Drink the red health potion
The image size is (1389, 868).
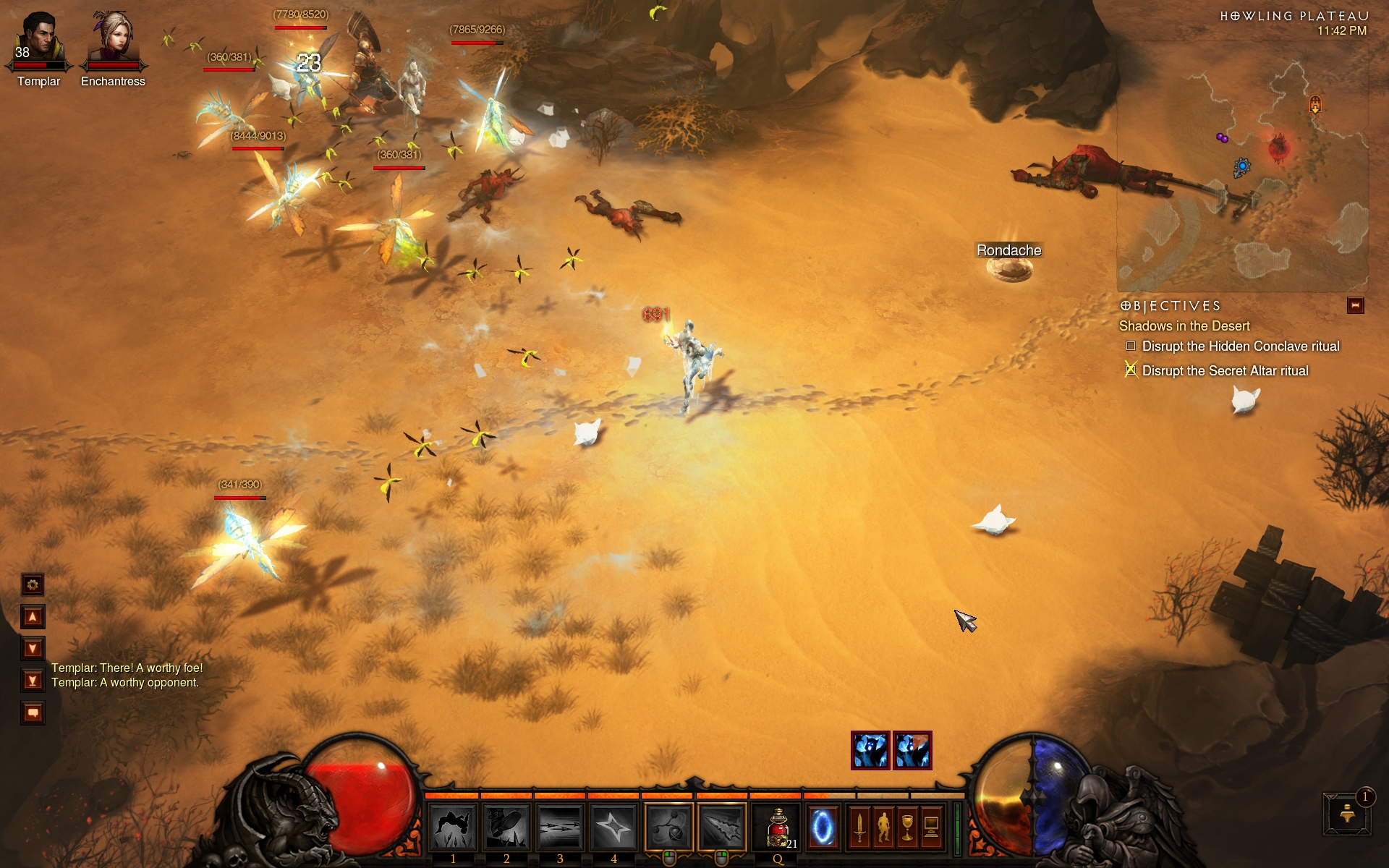778,827
